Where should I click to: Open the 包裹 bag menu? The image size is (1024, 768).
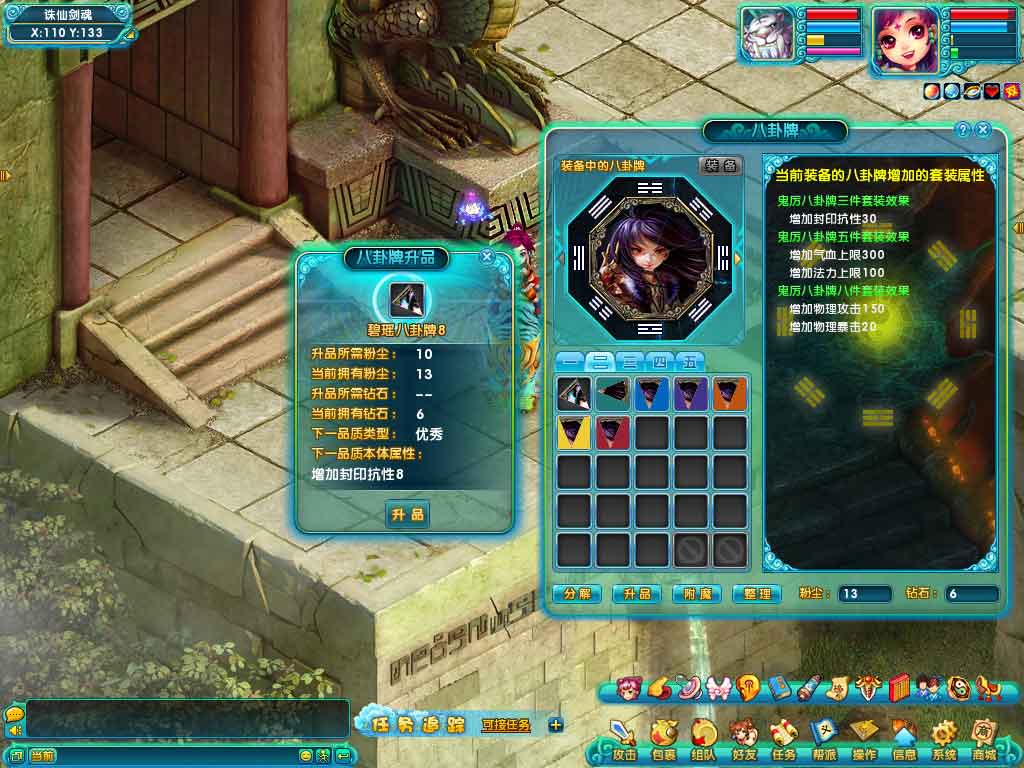pyautogui.click(x=664, y=742)
